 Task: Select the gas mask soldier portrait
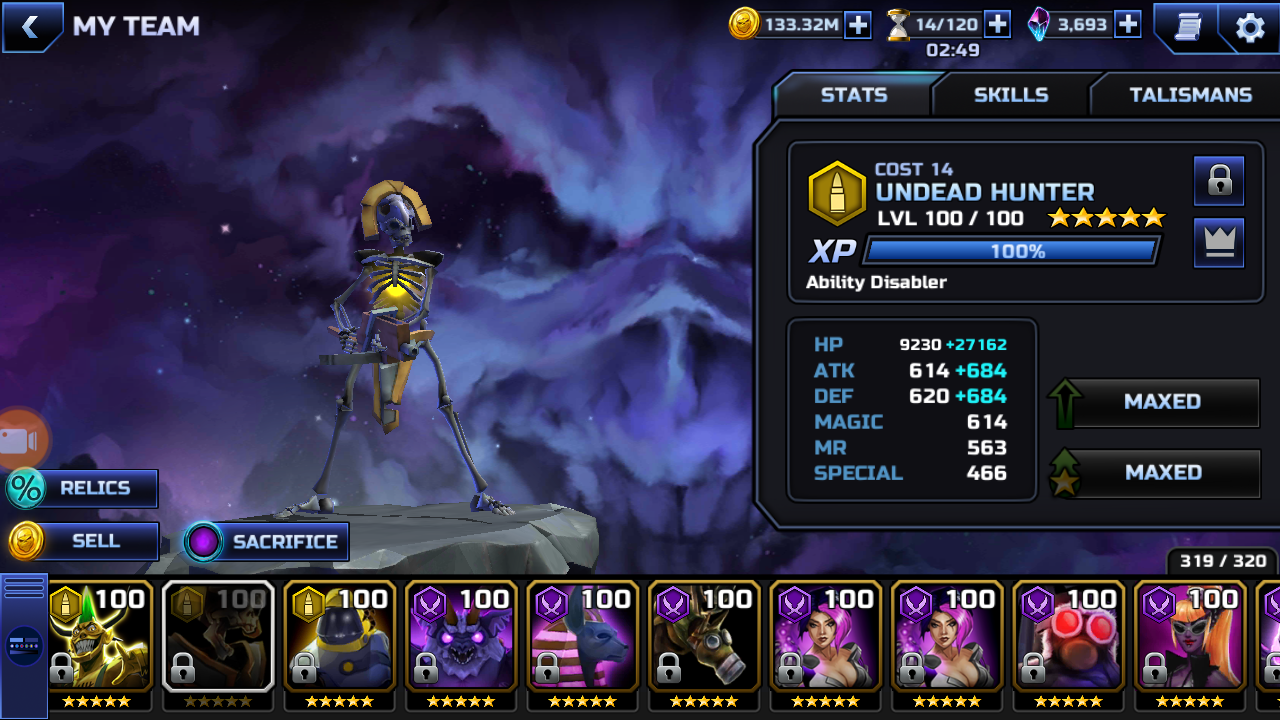coord(704,638)
